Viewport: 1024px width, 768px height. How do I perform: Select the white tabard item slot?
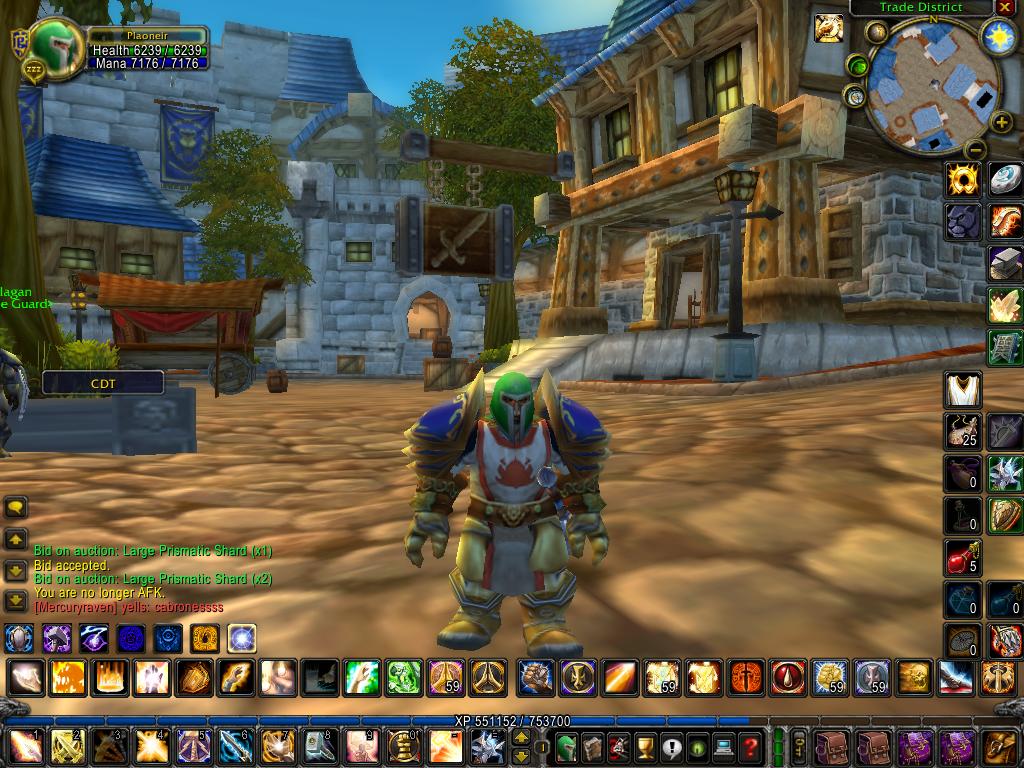pos(963,390)
